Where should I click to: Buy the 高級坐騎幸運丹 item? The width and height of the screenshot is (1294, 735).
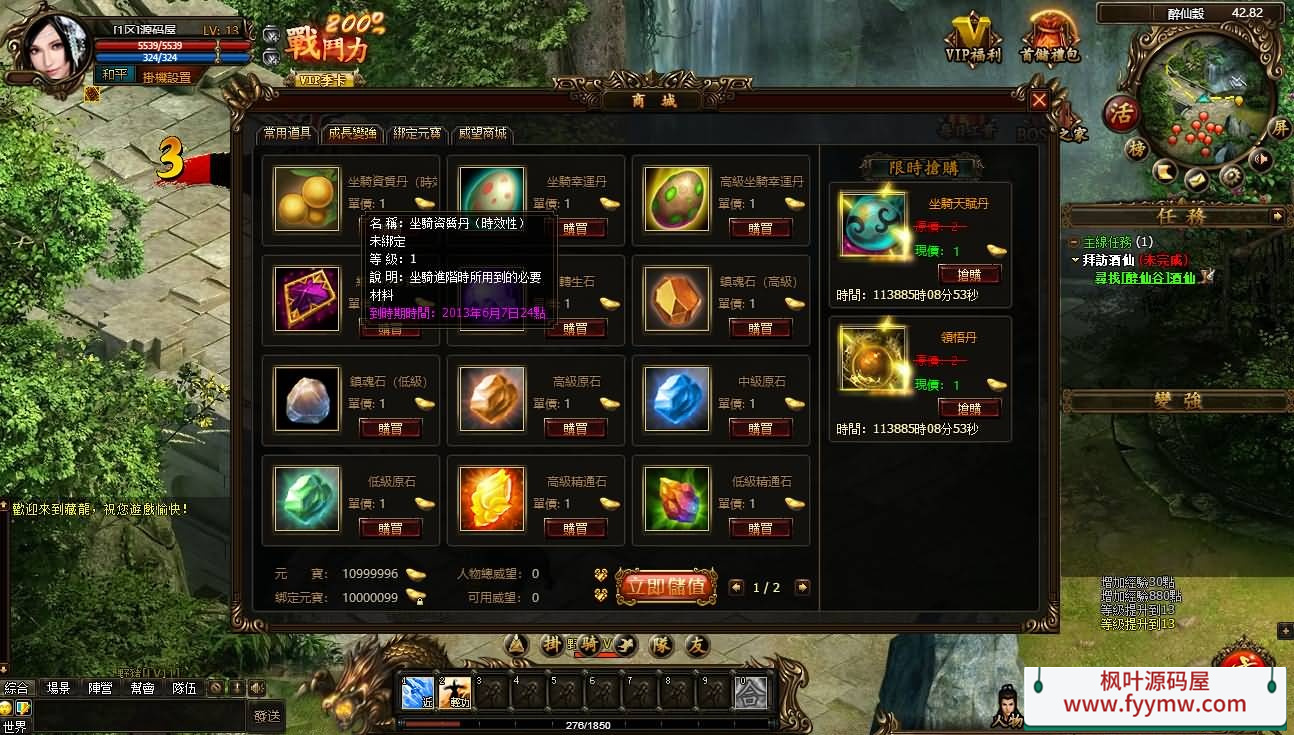[760, 228]
